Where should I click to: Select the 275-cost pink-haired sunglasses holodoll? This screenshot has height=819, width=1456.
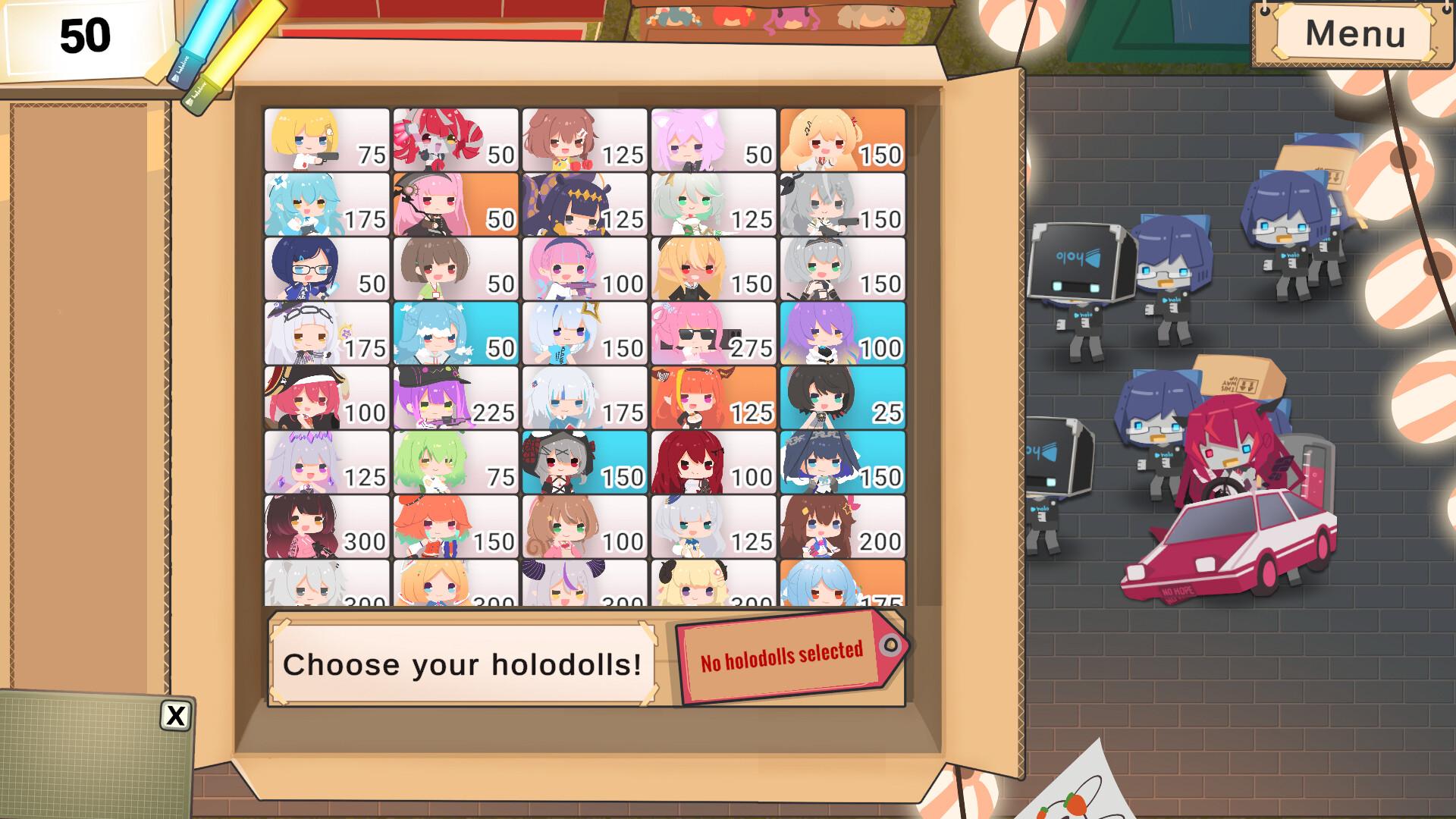tap(713, 334)
